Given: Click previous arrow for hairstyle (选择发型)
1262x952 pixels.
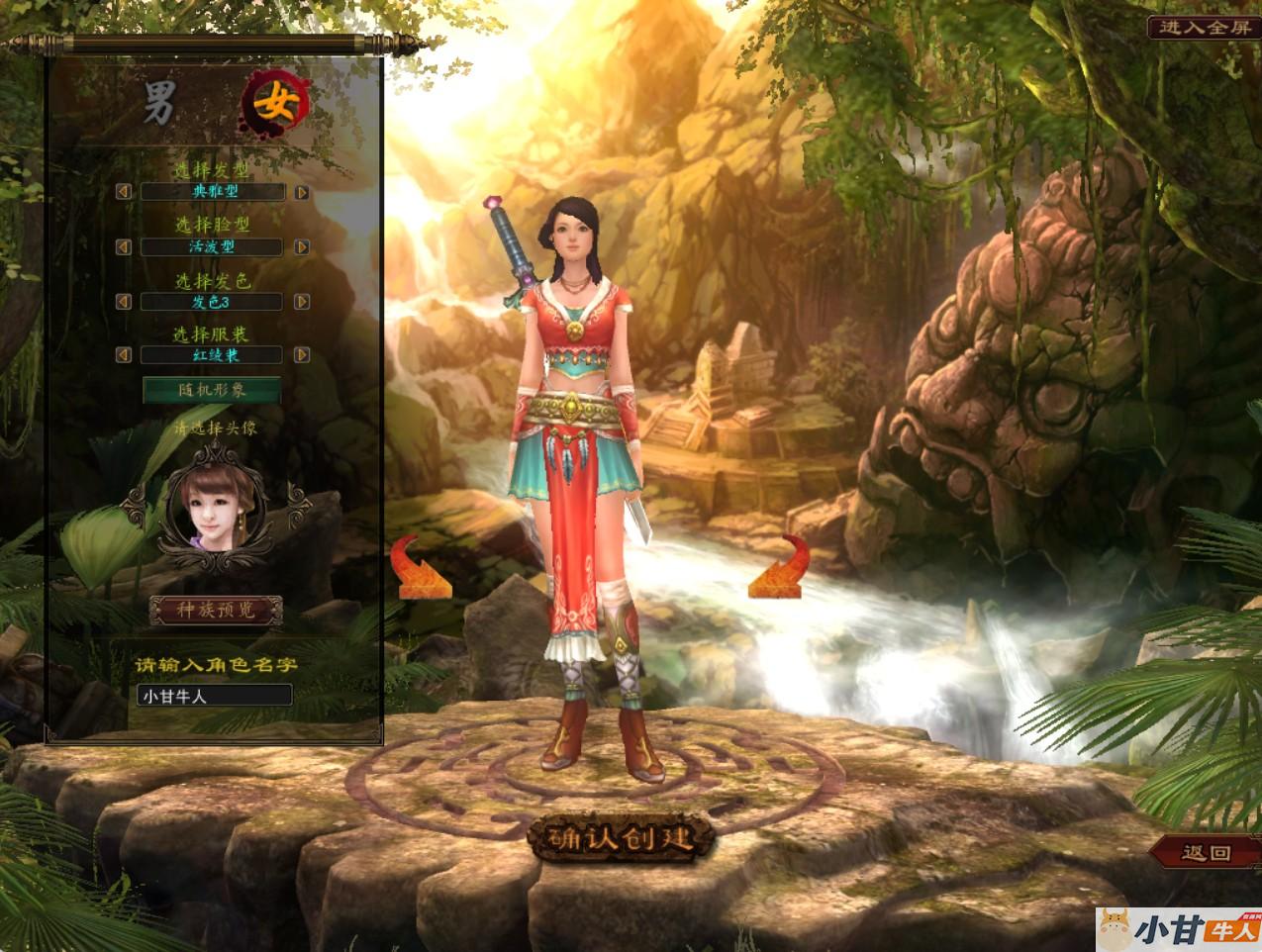Looking at the screenshot, I should point(124,192).
